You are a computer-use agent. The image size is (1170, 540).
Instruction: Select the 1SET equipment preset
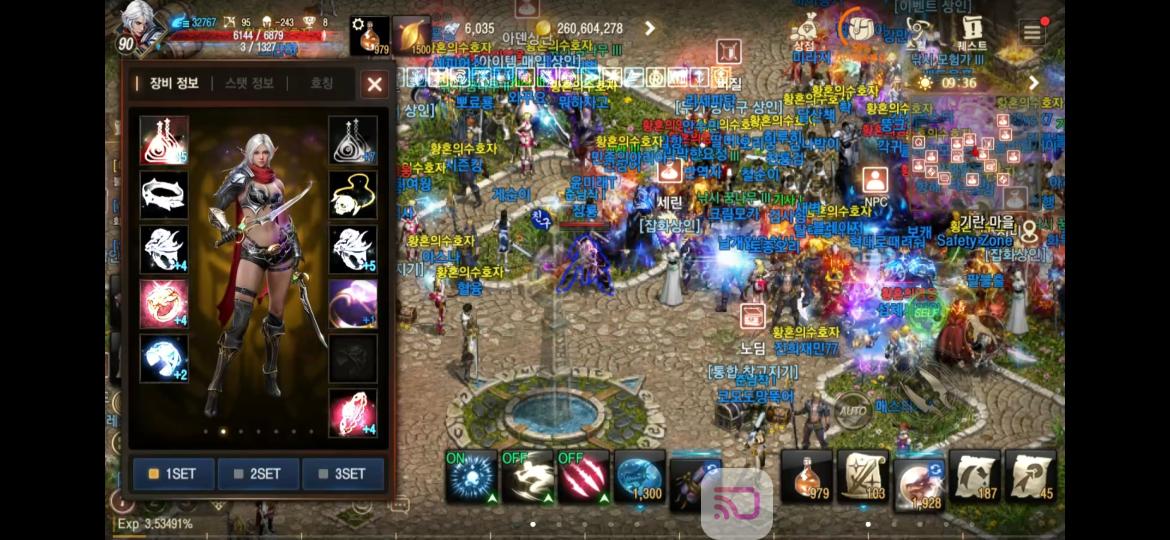173,473
